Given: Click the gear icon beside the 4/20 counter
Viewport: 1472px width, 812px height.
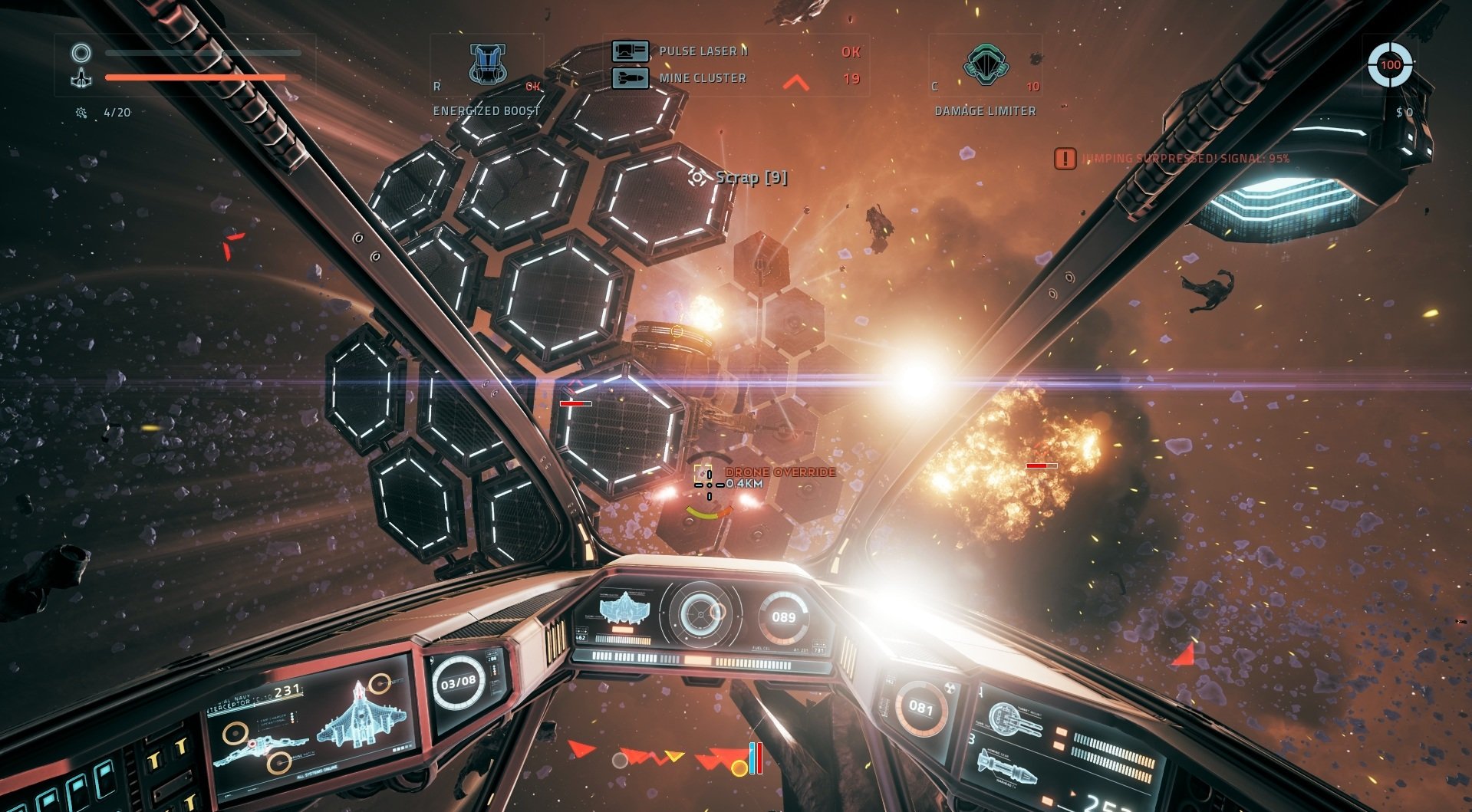Looking at the screenshot, I should point(80,110).
